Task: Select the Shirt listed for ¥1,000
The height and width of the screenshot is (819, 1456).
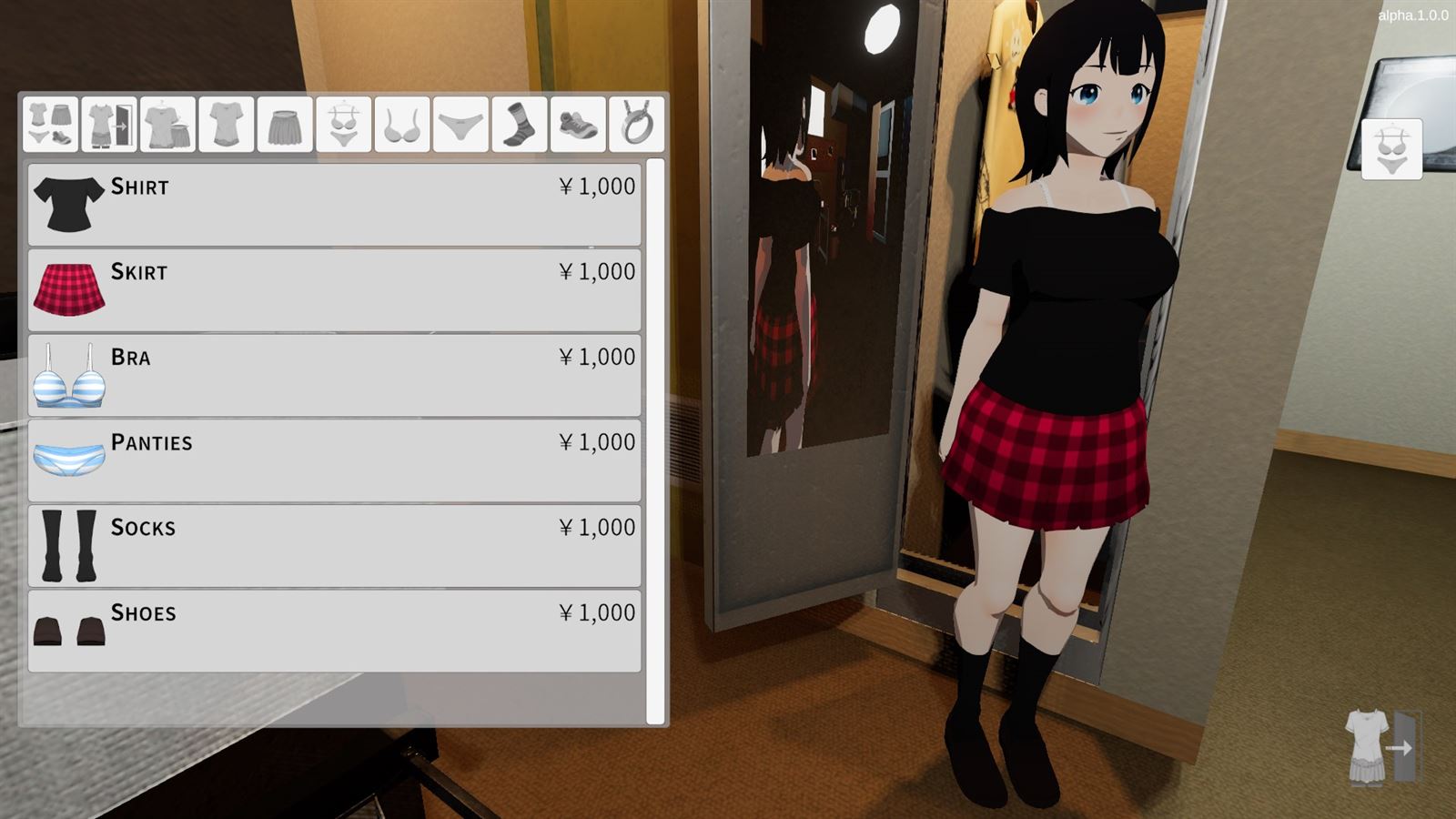Action: click(335, 201)
